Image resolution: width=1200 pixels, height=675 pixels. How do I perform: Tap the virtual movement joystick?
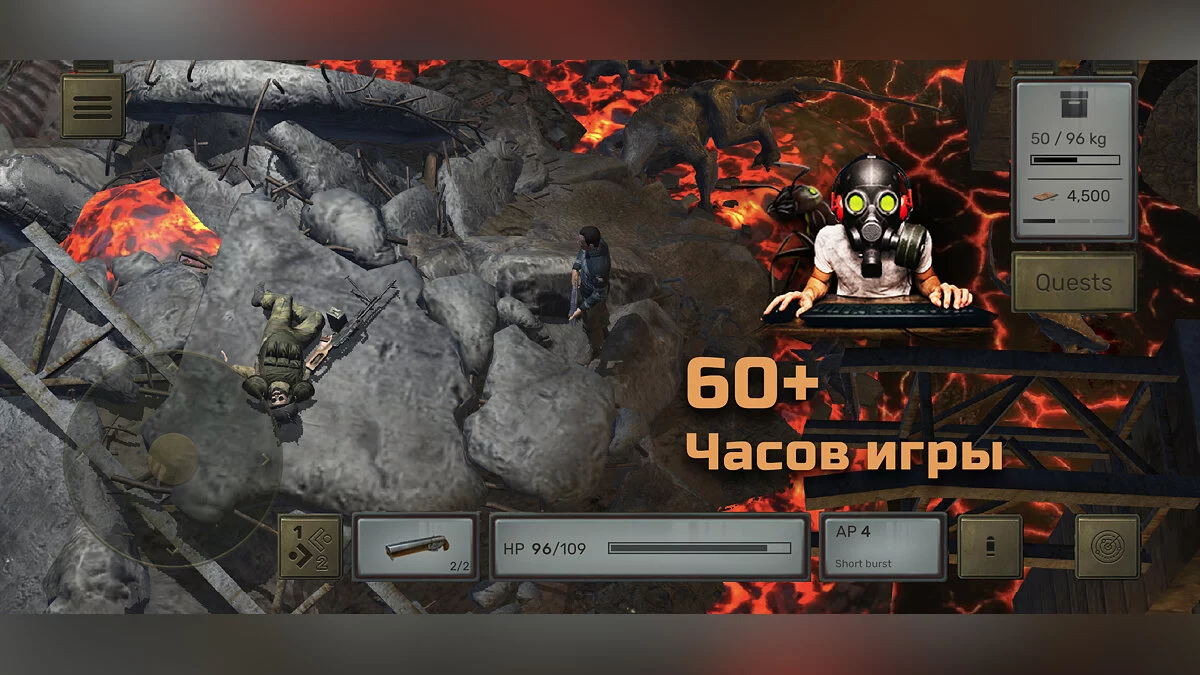[x=173, y=459]
